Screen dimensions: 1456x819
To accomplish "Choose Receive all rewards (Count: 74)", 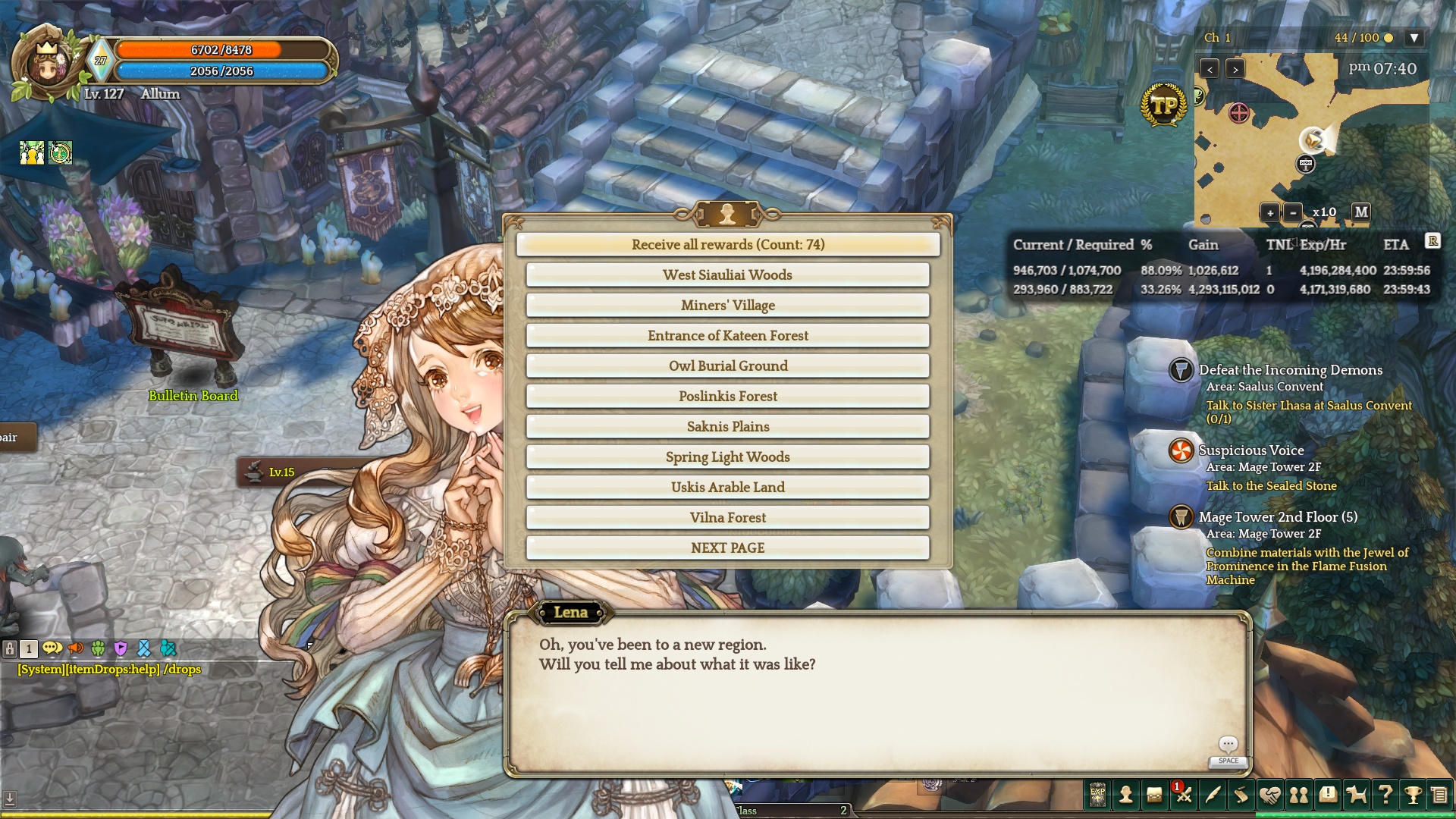I will click(x=728, y=244).
